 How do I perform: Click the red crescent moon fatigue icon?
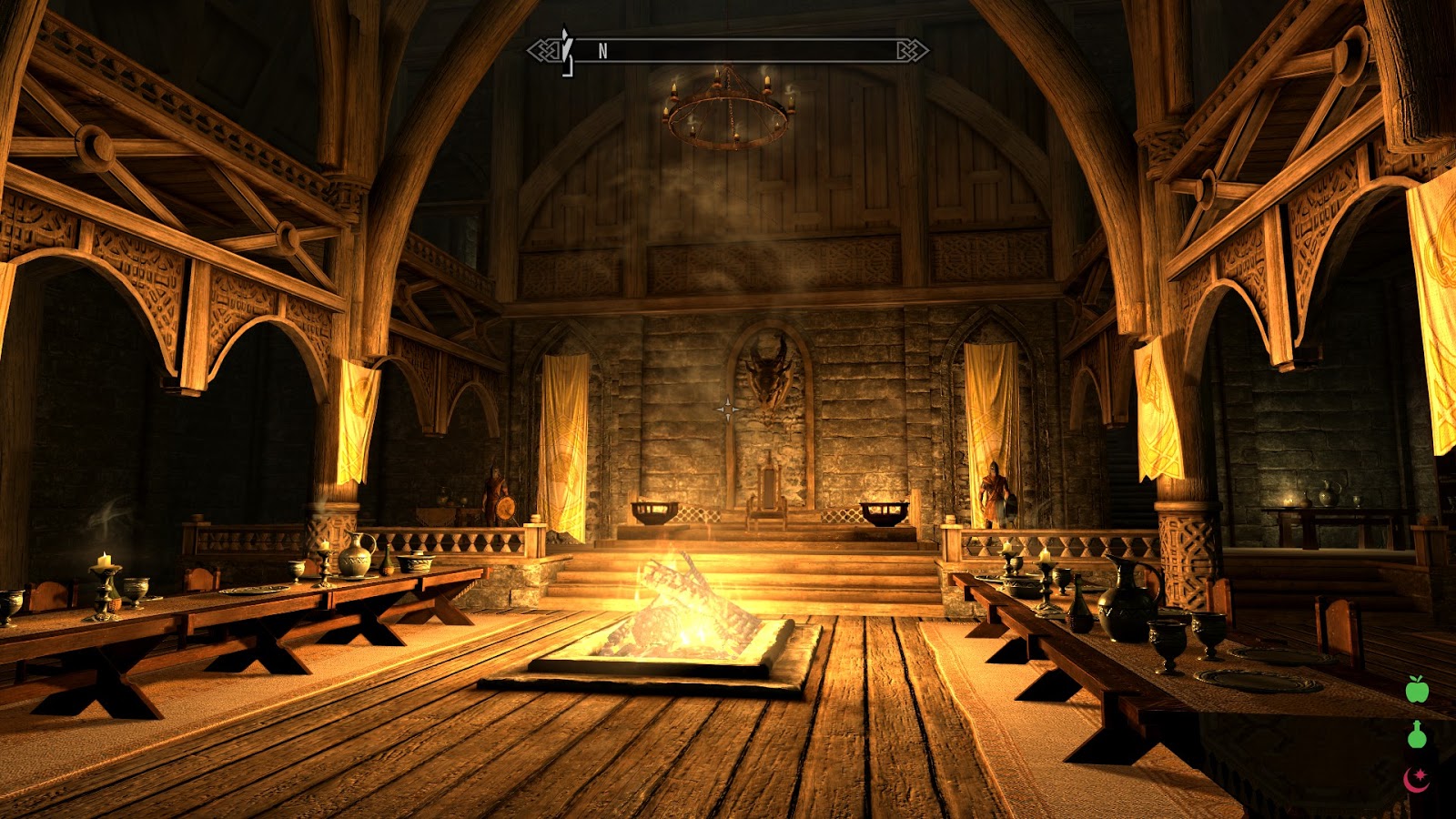coord(1416,779)
